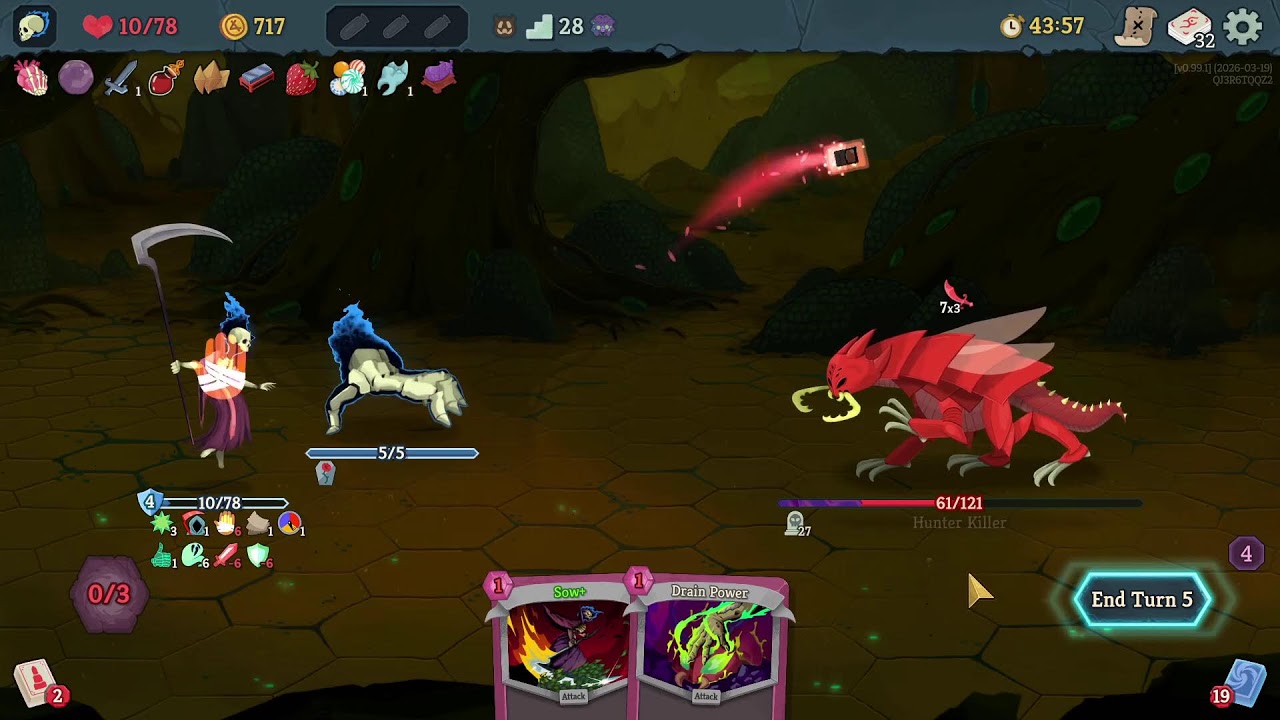Viewport: 1280px width, 720px height.
Task: View the exhaust pile counter
Action: [x=1246, y=553]
